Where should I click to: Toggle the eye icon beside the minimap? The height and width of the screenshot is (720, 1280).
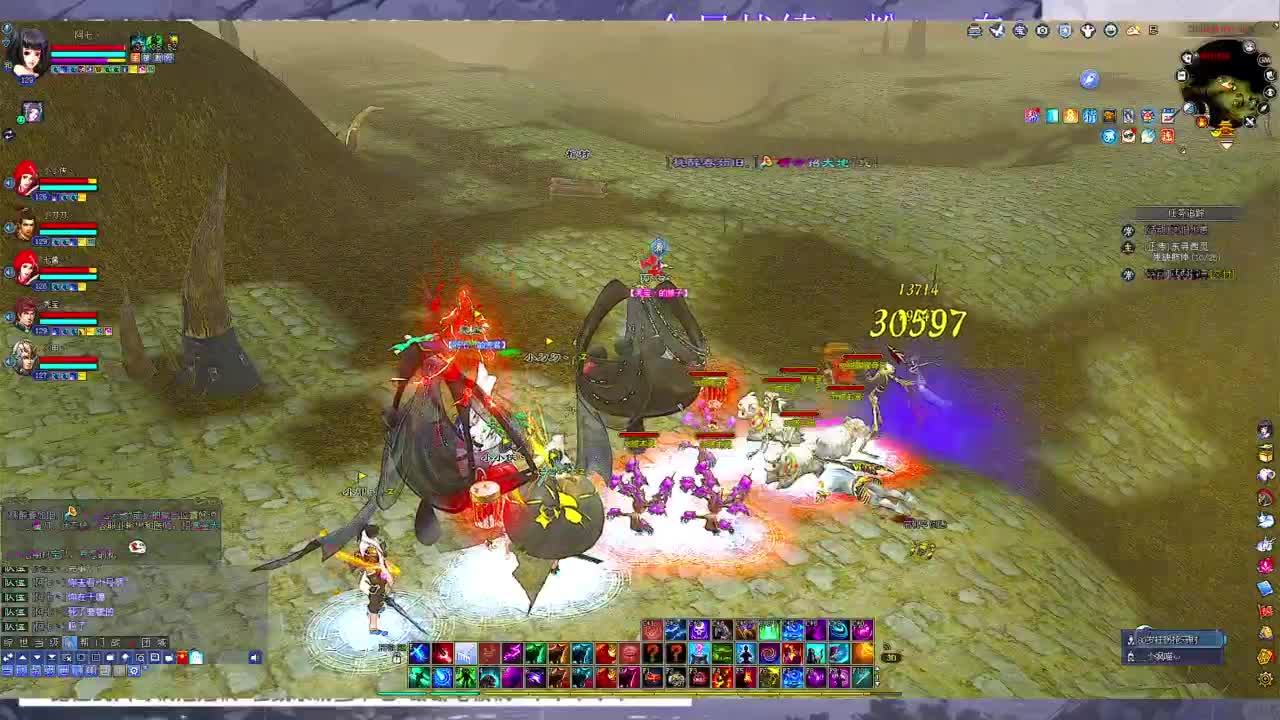[x=1270, y=93]
